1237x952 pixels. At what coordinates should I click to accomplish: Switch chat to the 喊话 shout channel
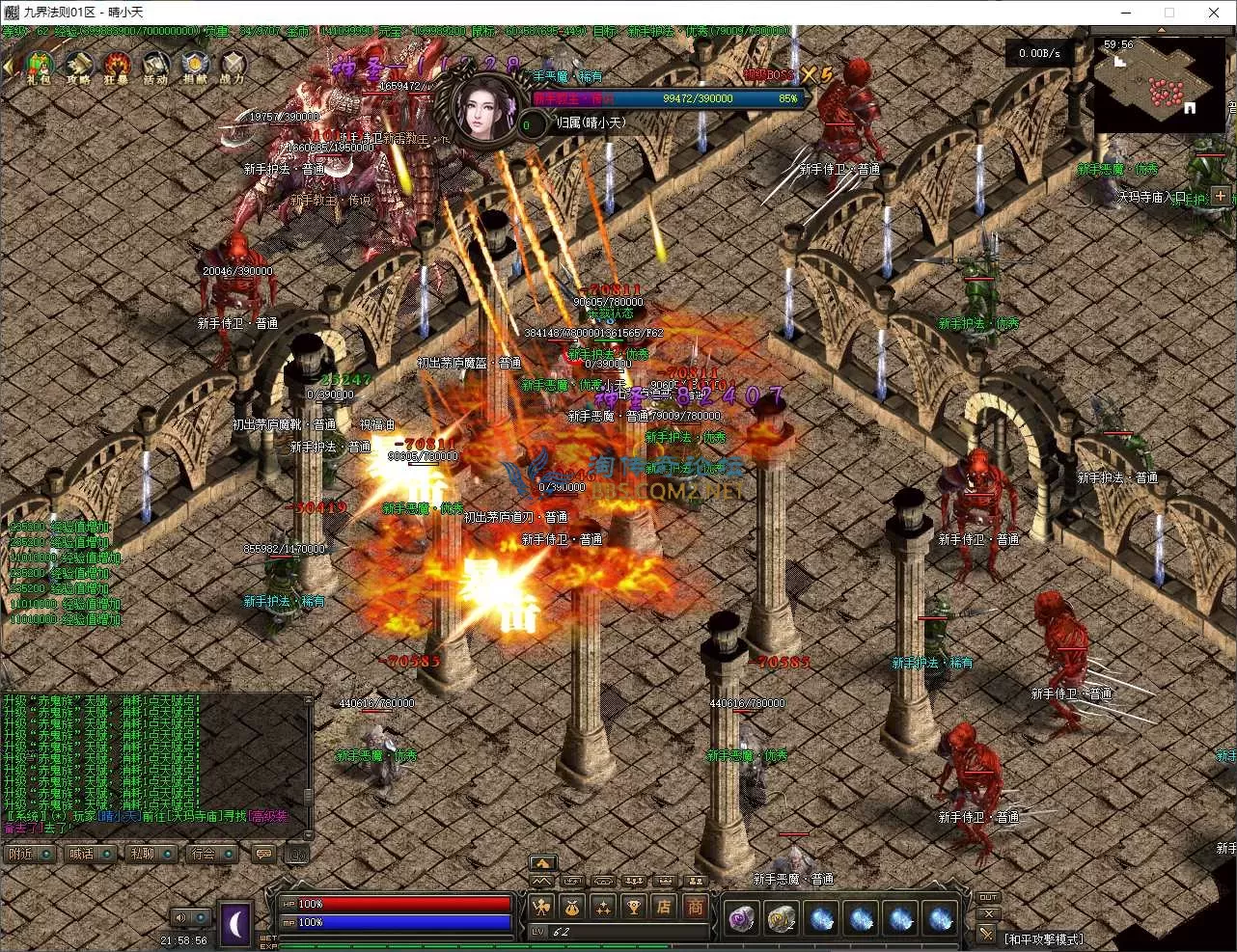82,854
